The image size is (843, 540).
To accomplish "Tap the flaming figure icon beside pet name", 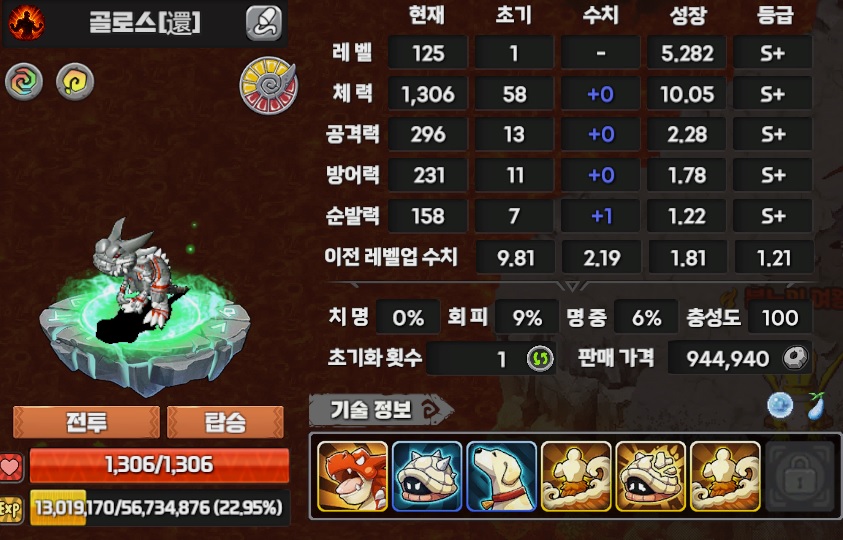I will tap(26, 22).
